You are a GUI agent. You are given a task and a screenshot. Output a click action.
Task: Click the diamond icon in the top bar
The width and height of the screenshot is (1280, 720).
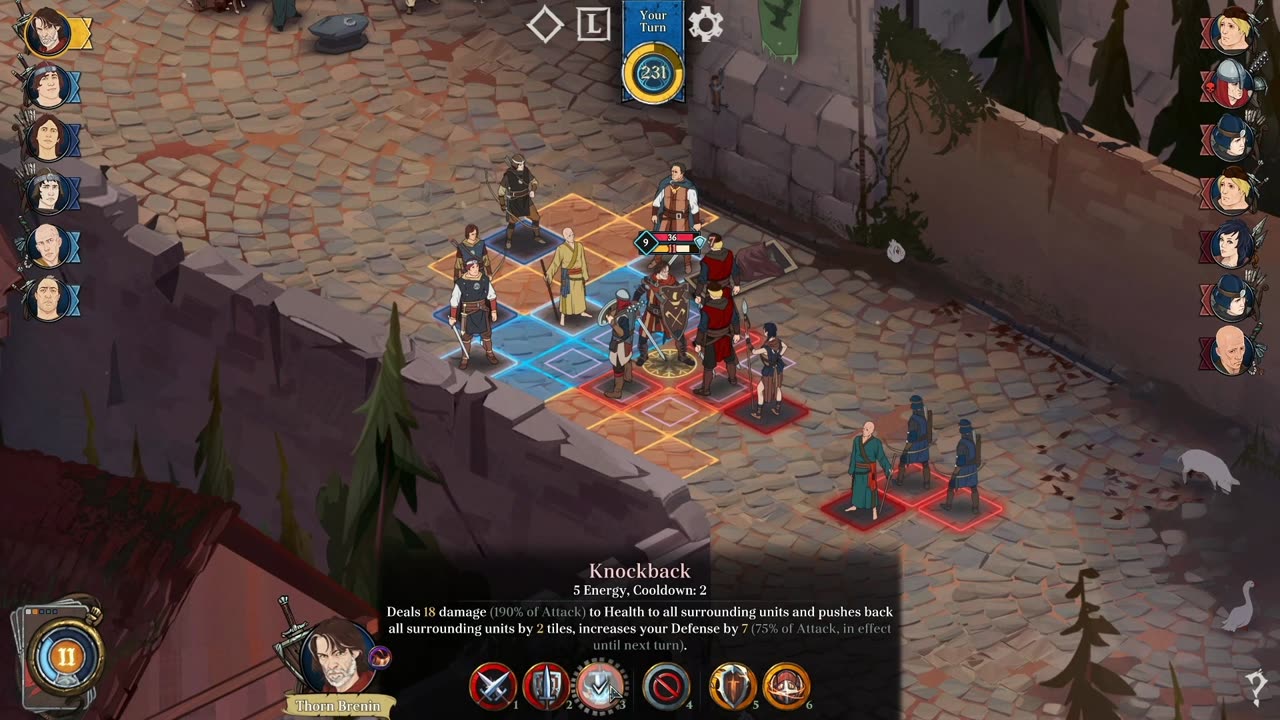click(x=545, y=25)
